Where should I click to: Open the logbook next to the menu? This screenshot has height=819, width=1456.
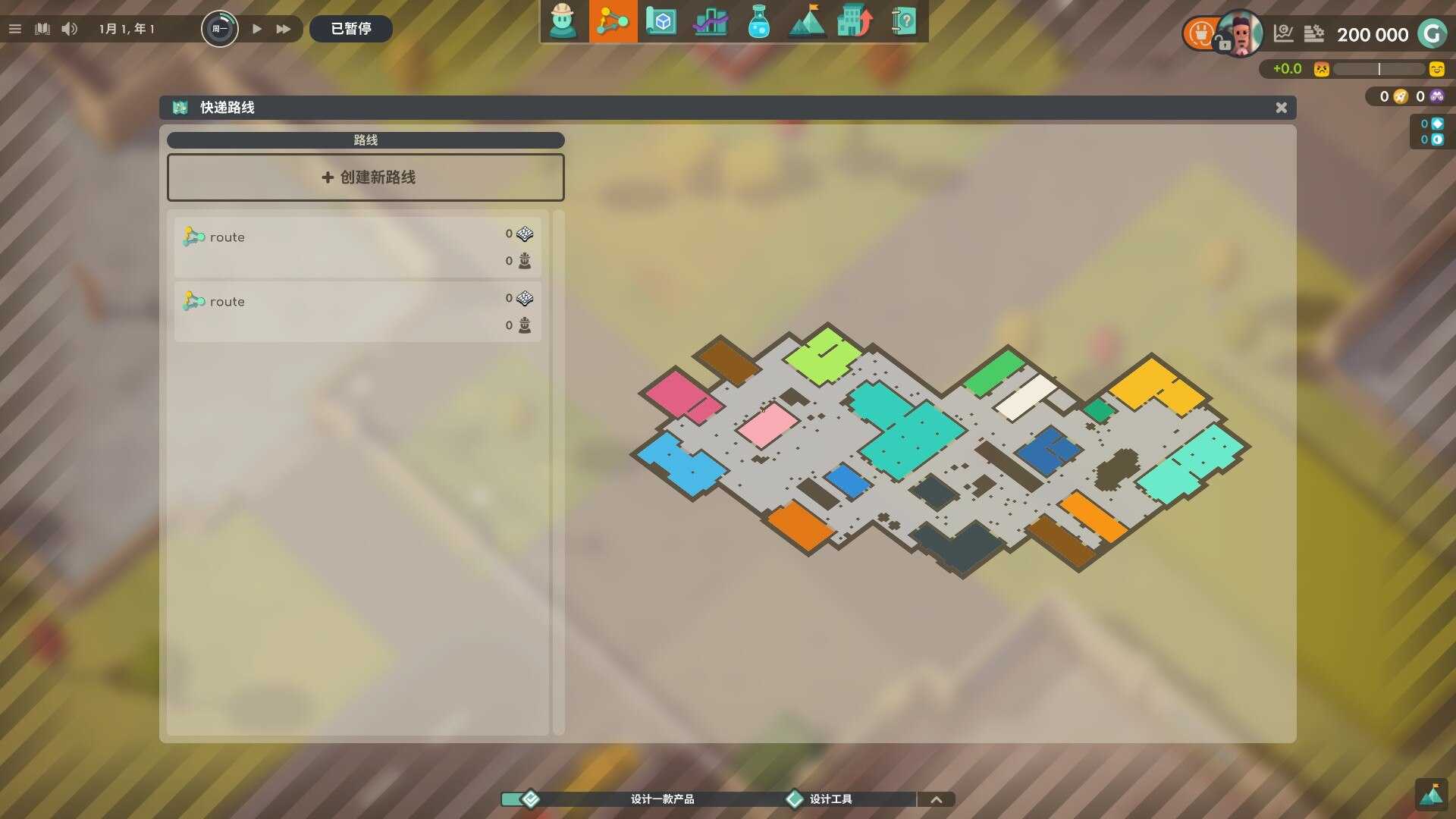(x=42, y=29)
